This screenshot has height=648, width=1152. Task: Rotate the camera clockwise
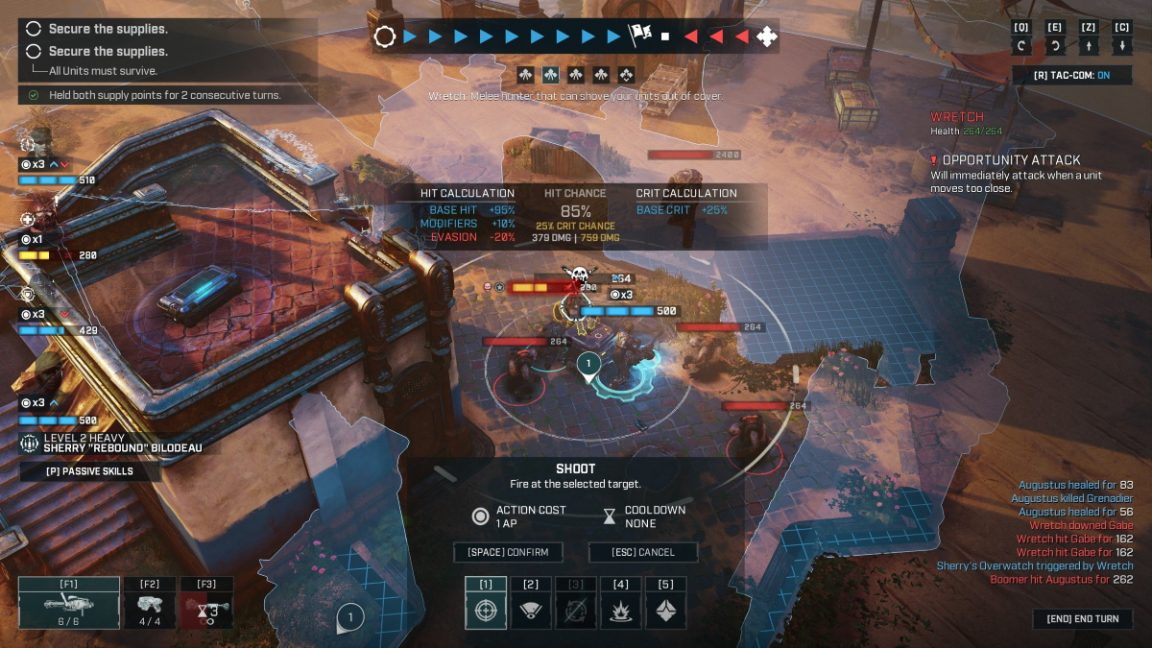[x=1055, y=46]
